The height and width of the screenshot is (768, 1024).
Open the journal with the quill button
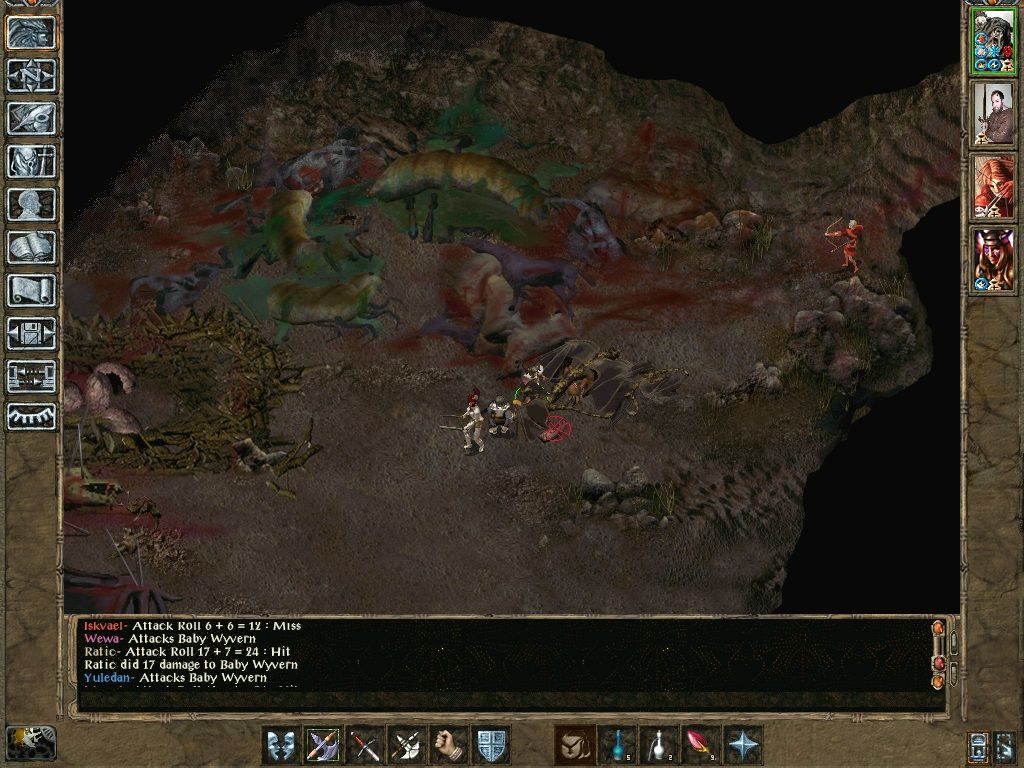[x=31, y=118]
